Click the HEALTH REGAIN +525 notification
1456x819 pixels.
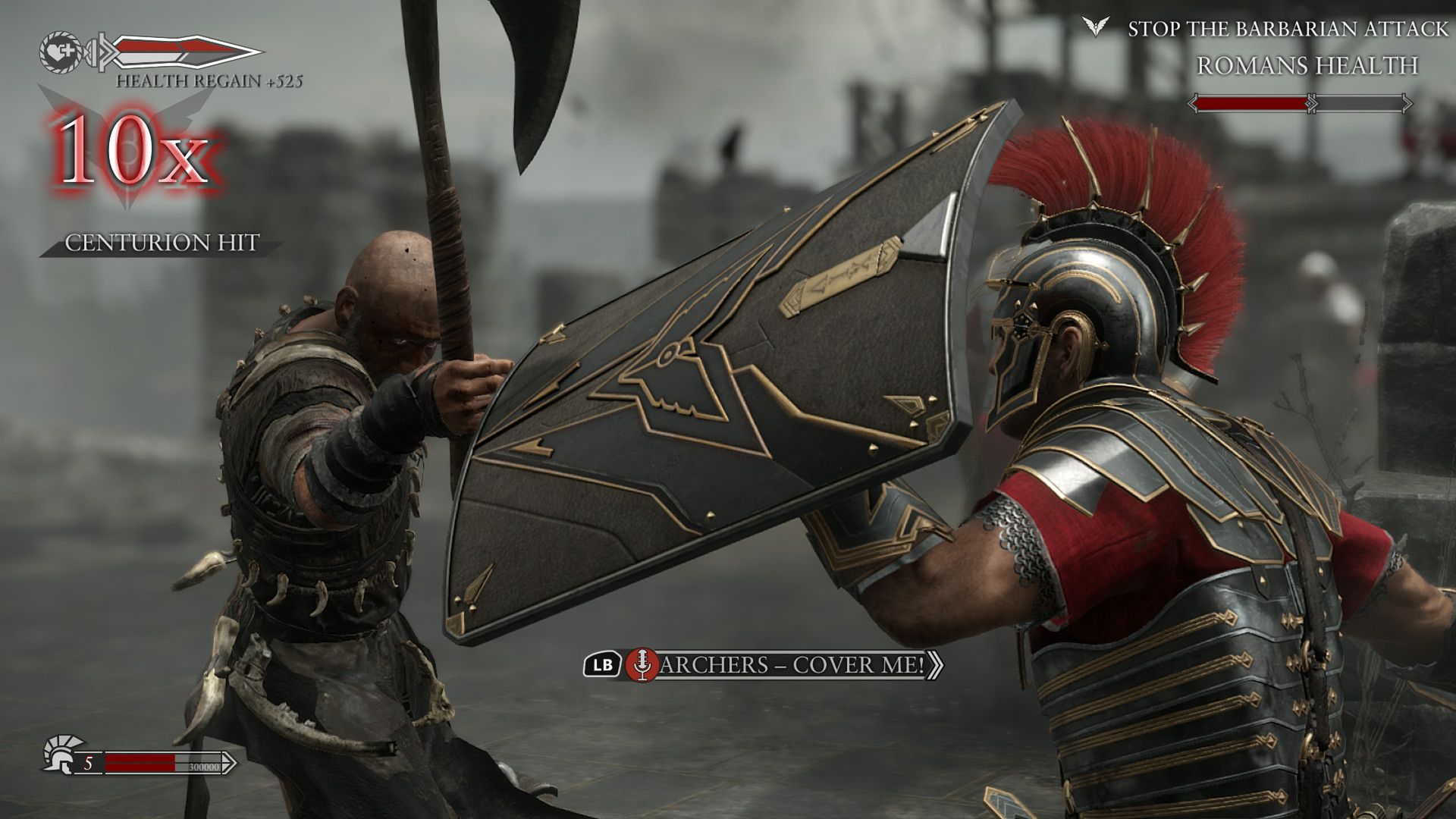click(210, 81)
